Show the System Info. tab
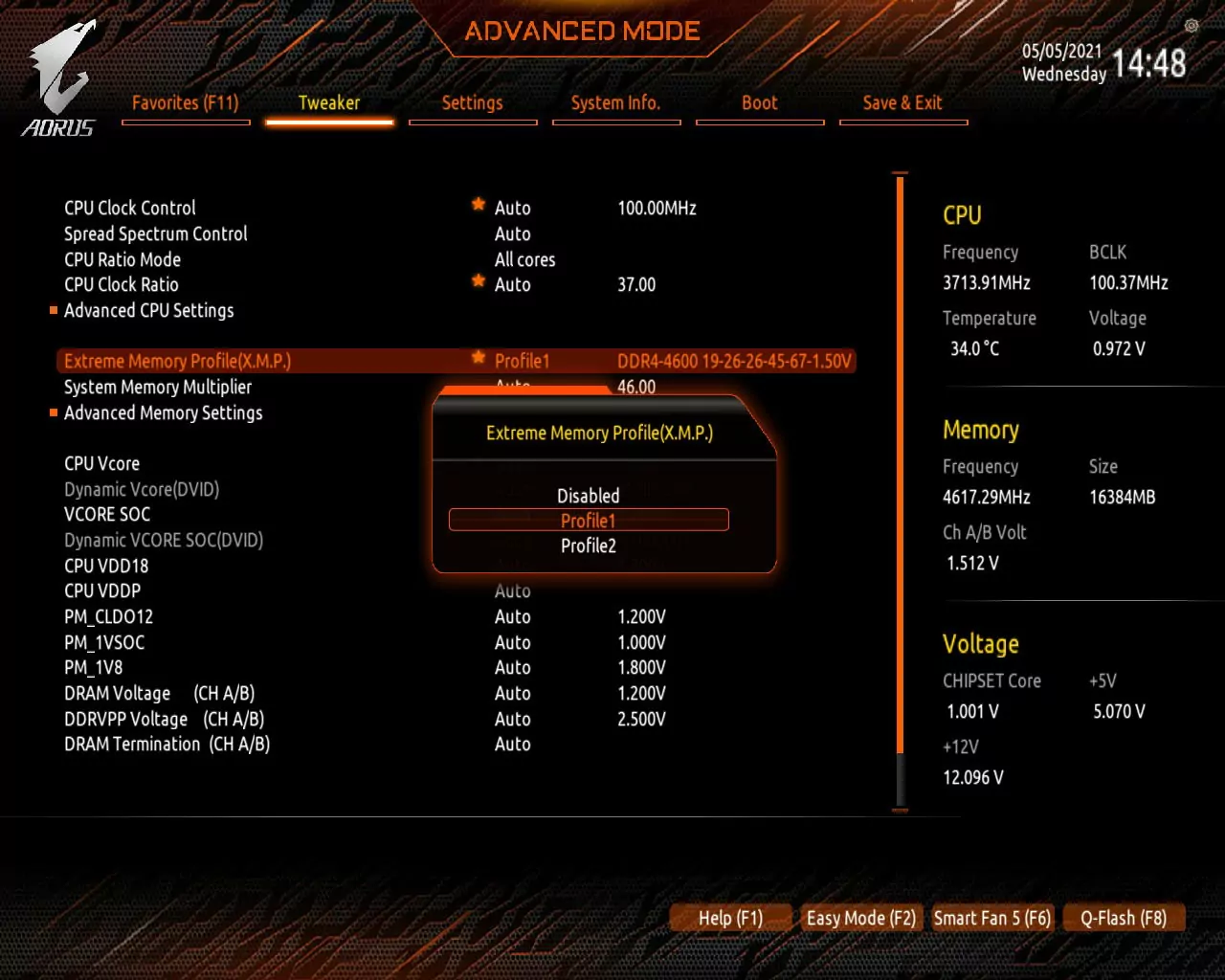1225x980 pixels. pyautogui.click(x=616, y=103)
